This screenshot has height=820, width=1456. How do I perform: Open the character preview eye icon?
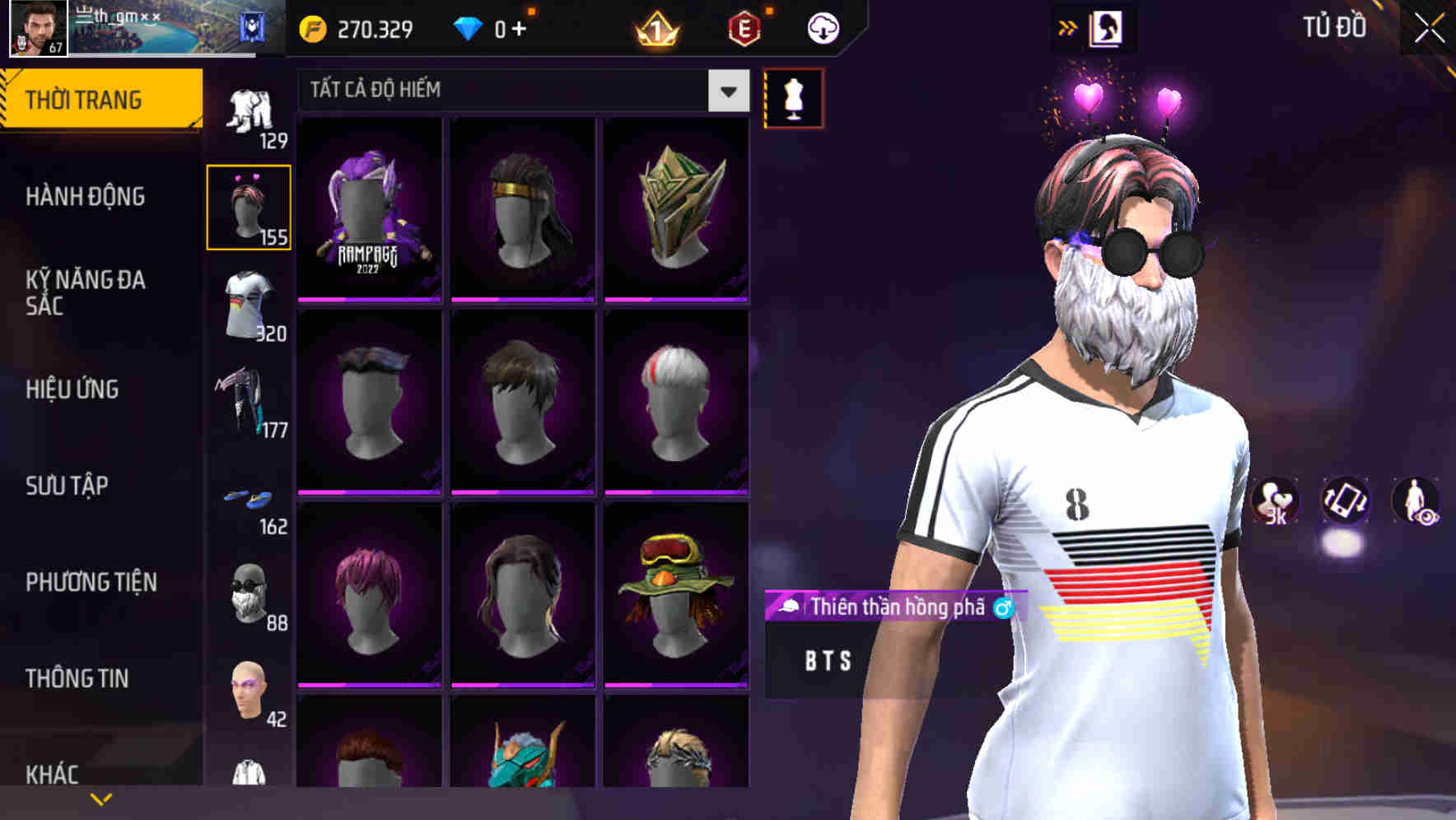click(1419, 503)
